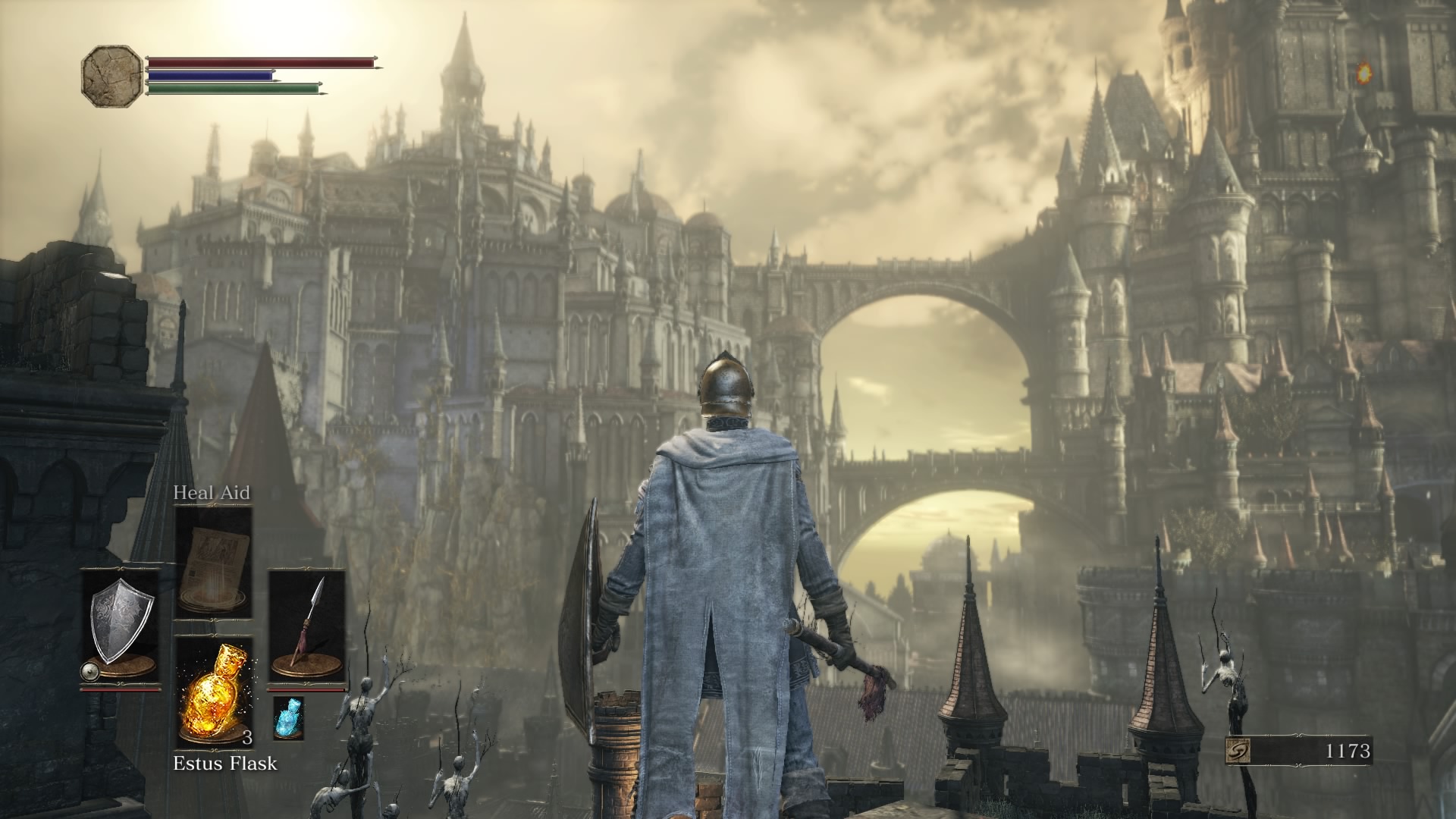Choose the shield in the left-hand slot
The image size is (1456, 819).
click(x=121, y=626)
